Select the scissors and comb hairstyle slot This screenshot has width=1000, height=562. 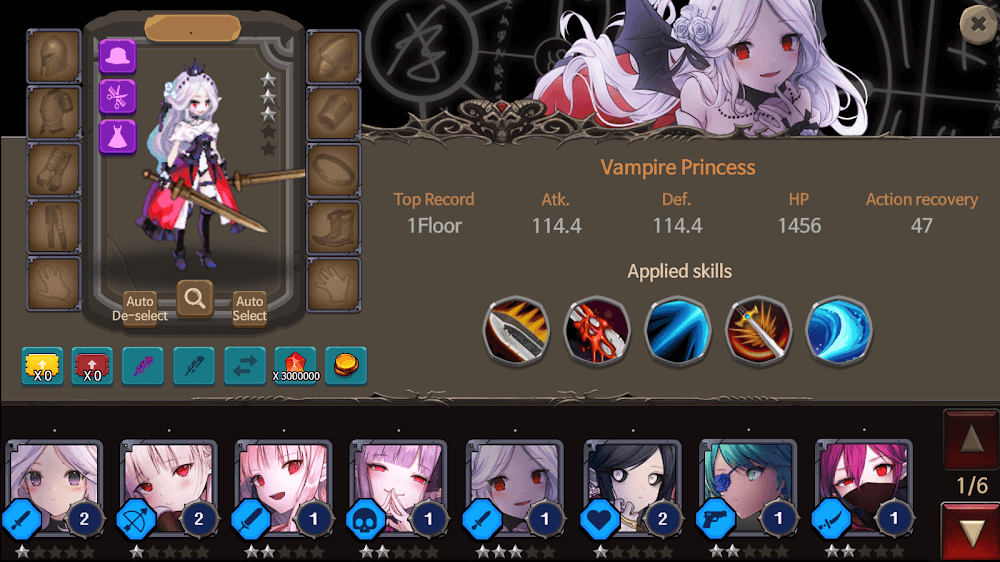point(118,96)
